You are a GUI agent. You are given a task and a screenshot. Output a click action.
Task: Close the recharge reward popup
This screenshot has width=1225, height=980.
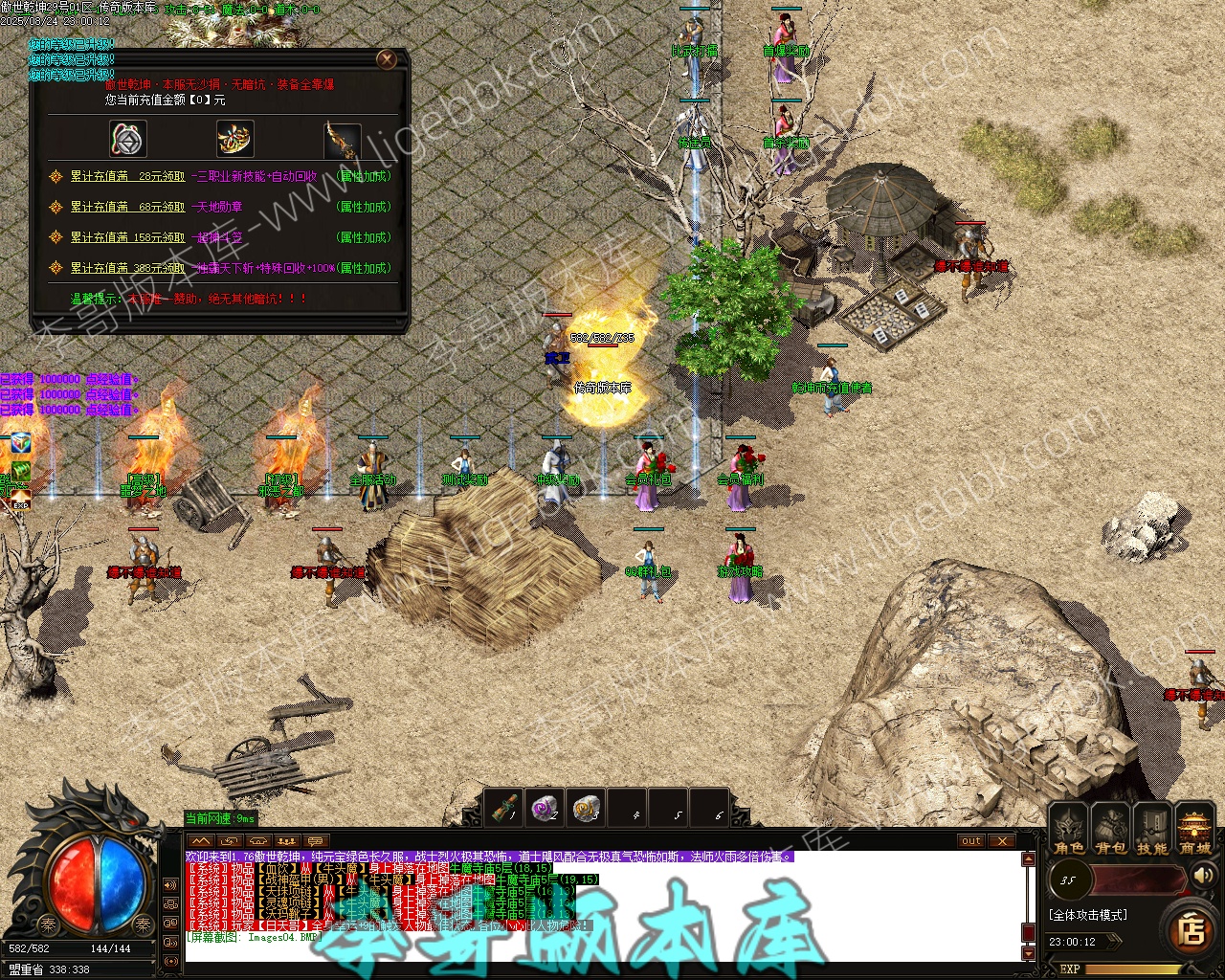coord(387,59)
